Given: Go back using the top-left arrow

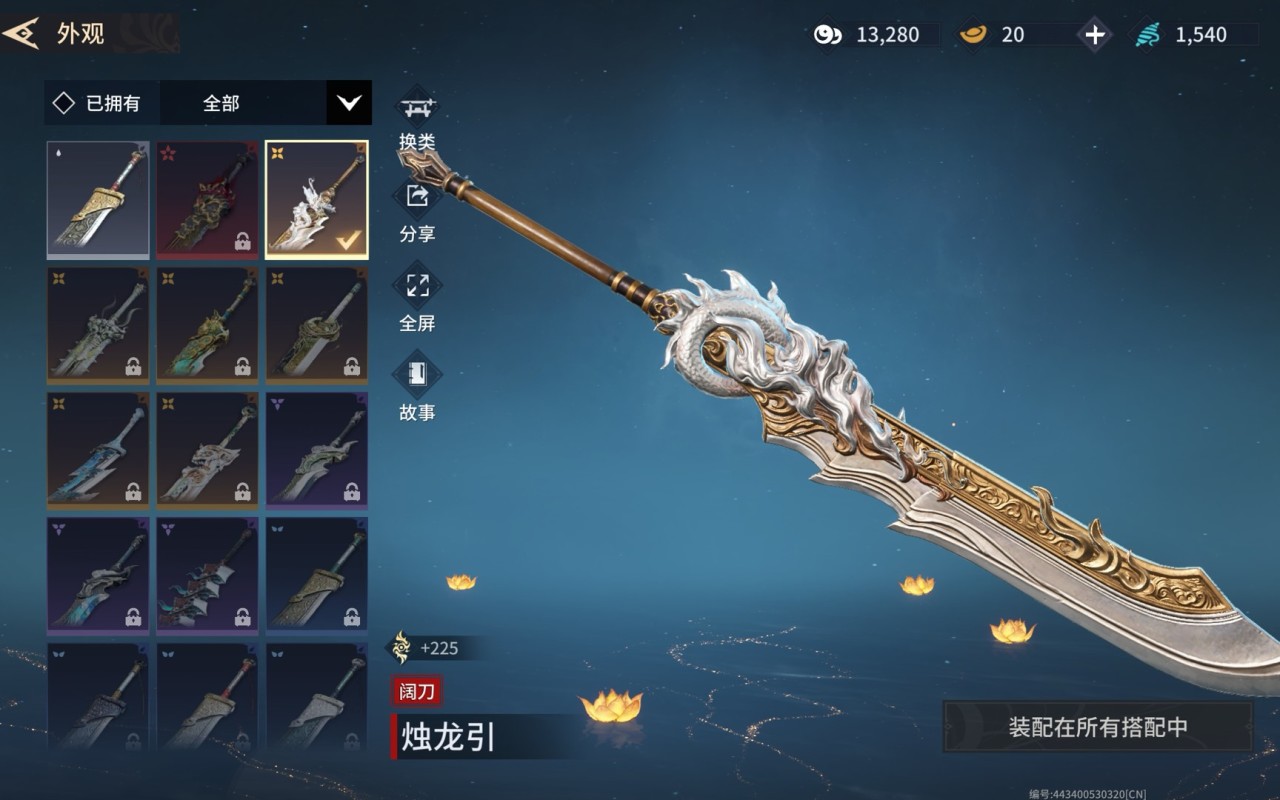Looking at the screenshot, I should coord(20,33).
